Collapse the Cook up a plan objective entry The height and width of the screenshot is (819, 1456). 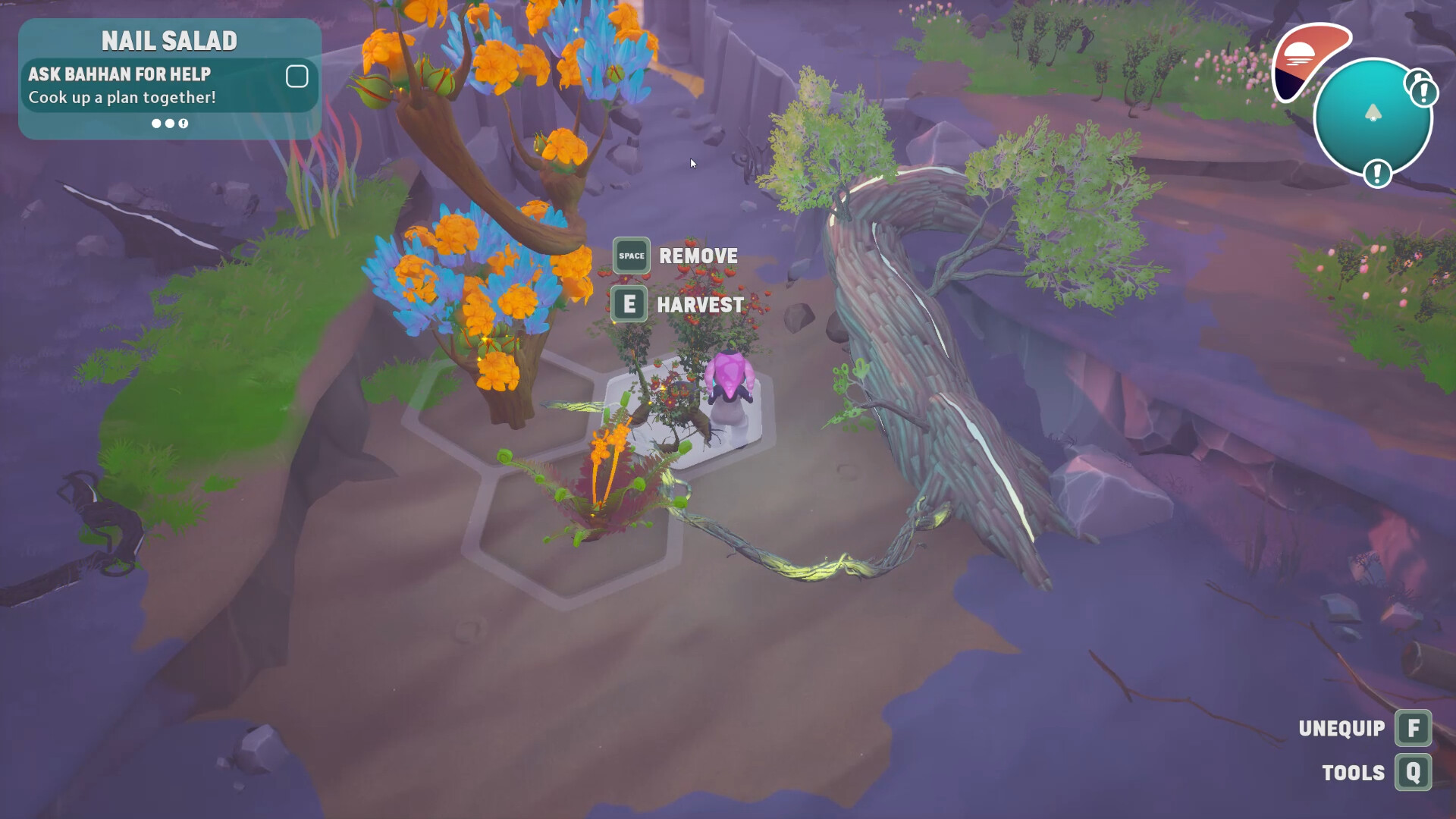[121, 97]
